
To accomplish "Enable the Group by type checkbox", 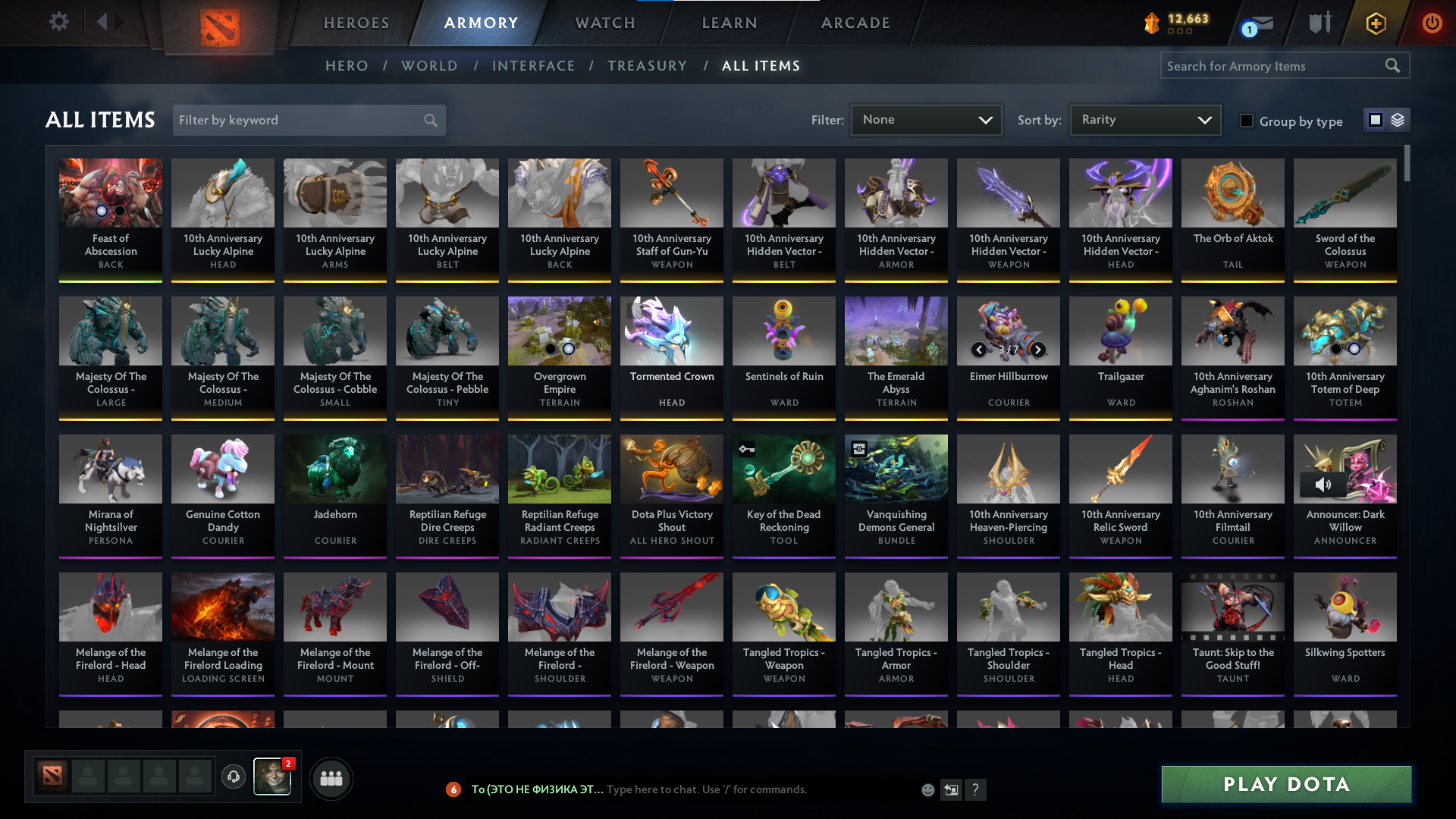I will click(1247, 121).
